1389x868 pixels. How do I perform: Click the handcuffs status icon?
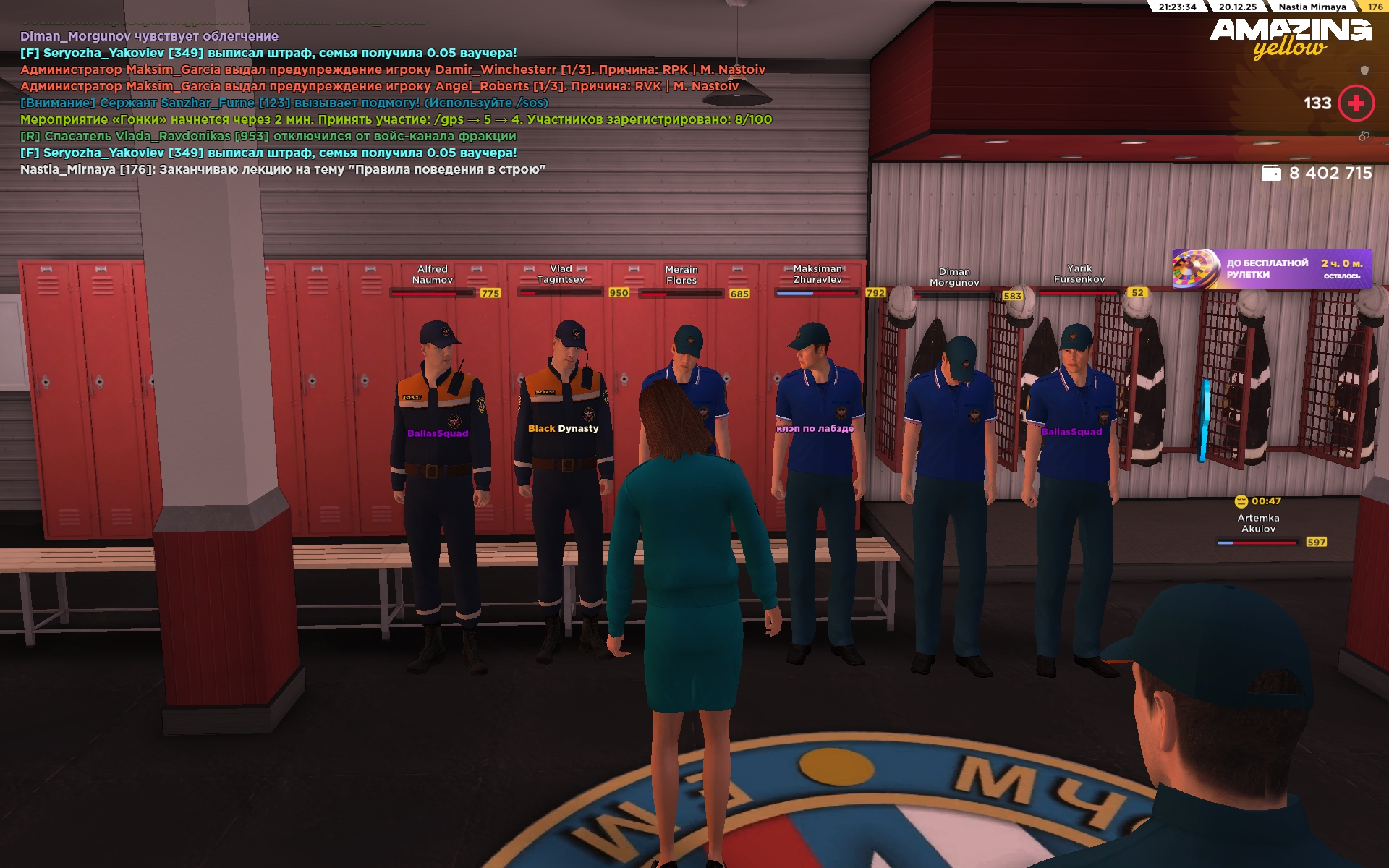[x=1364, y=136]
